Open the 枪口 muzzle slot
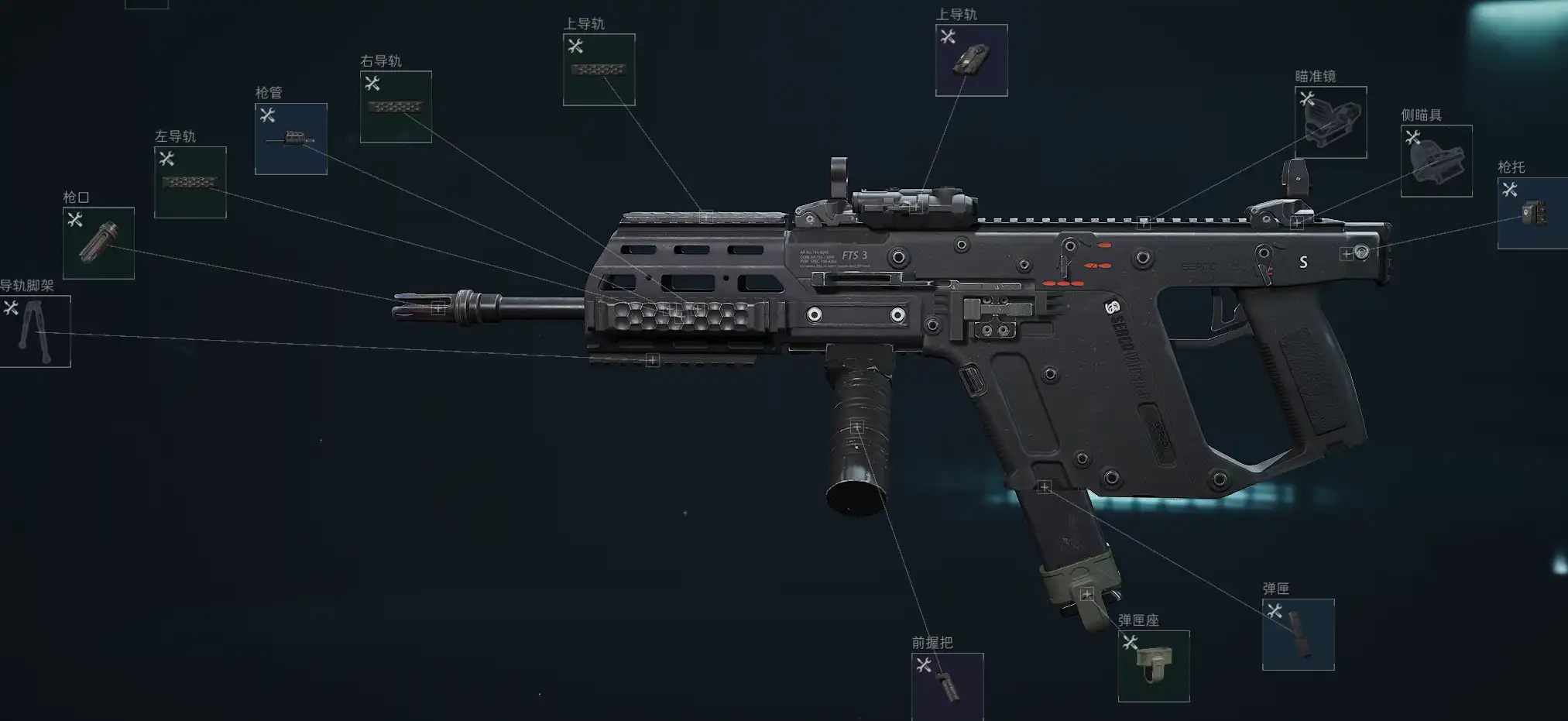This screenshot has width=1568, height=721. pos(98,243)
